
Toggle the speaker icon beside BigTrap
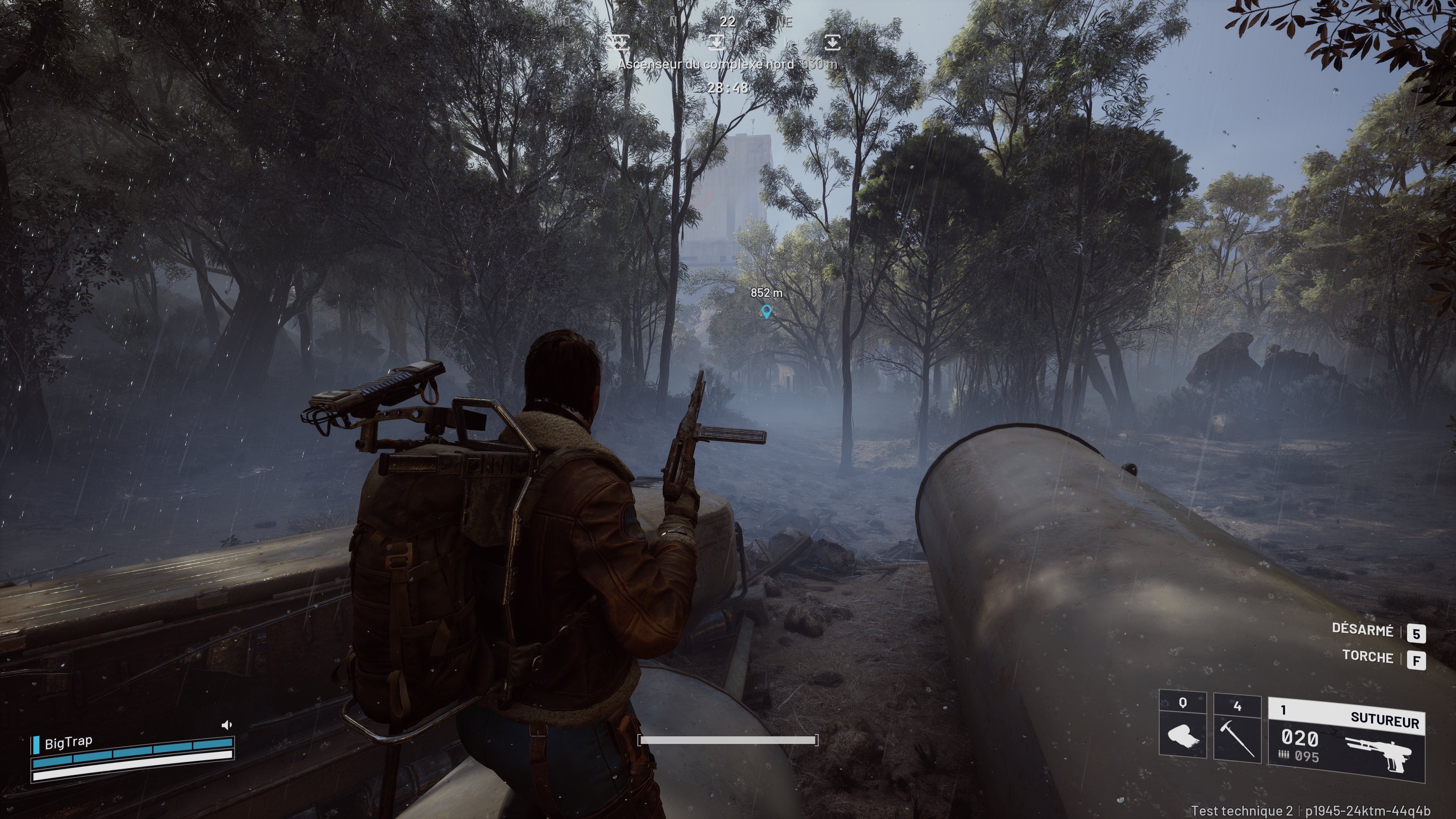227,725
